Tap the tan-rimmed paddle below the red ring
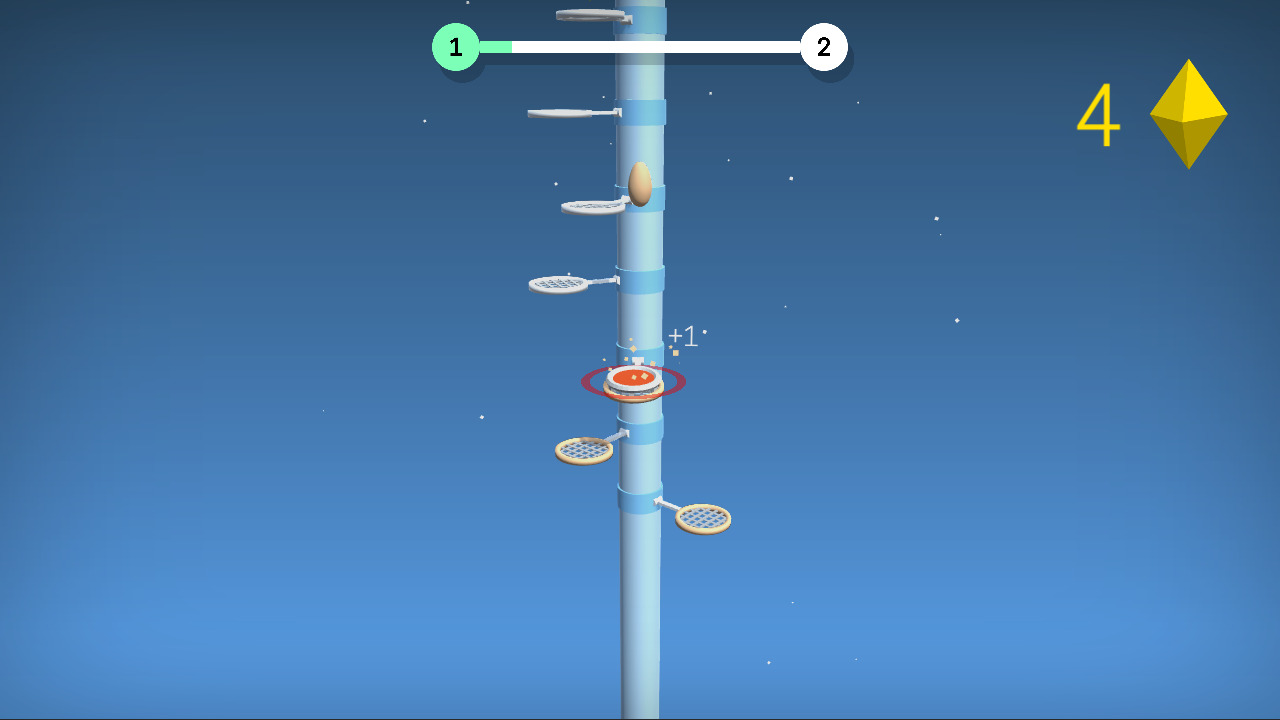This screenshot has width=1280, height=720. pyautogui.click(x=583, y=451)
